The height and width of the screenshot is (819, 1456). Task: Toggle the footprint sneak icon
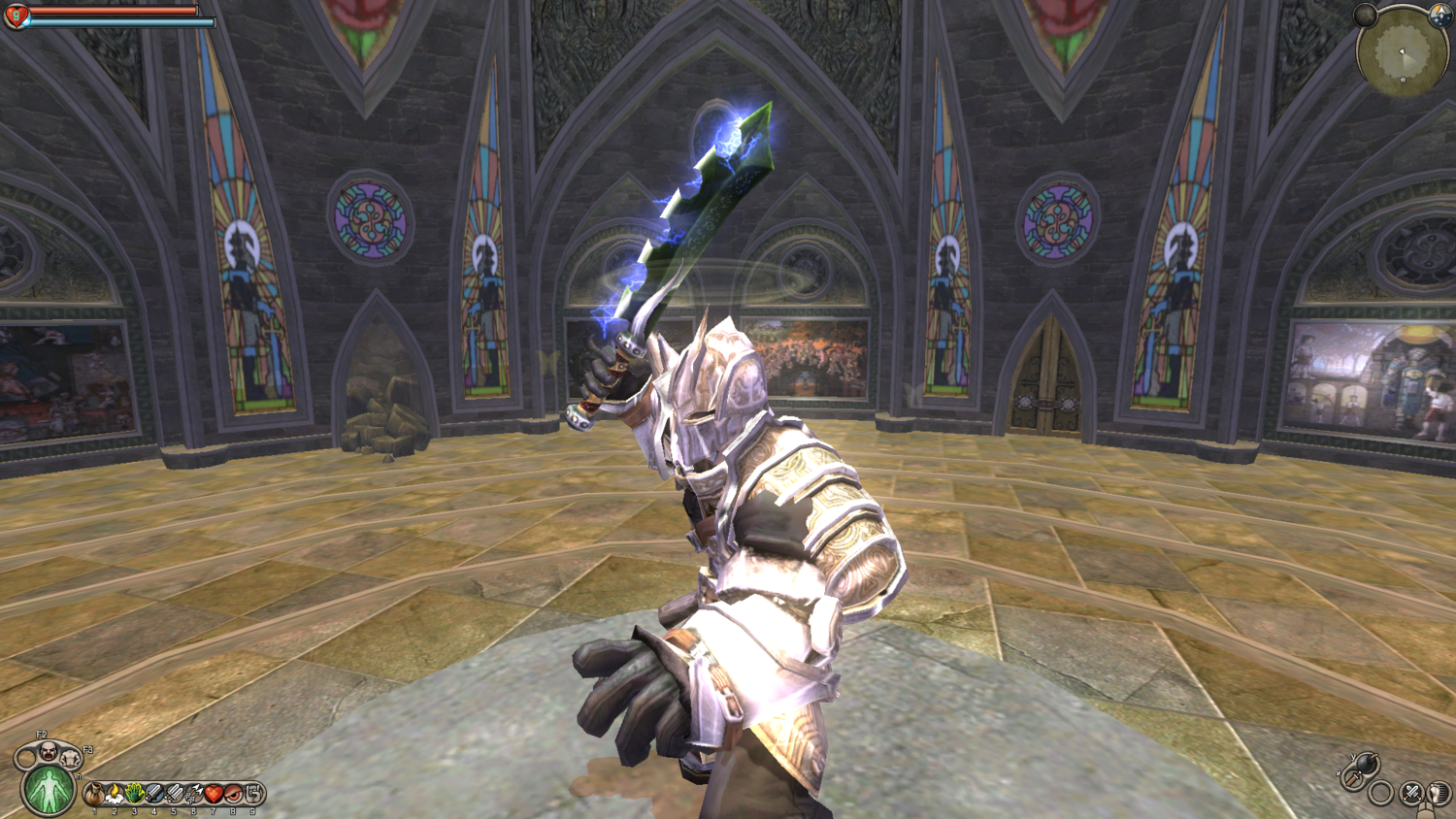click(1438, 794)
